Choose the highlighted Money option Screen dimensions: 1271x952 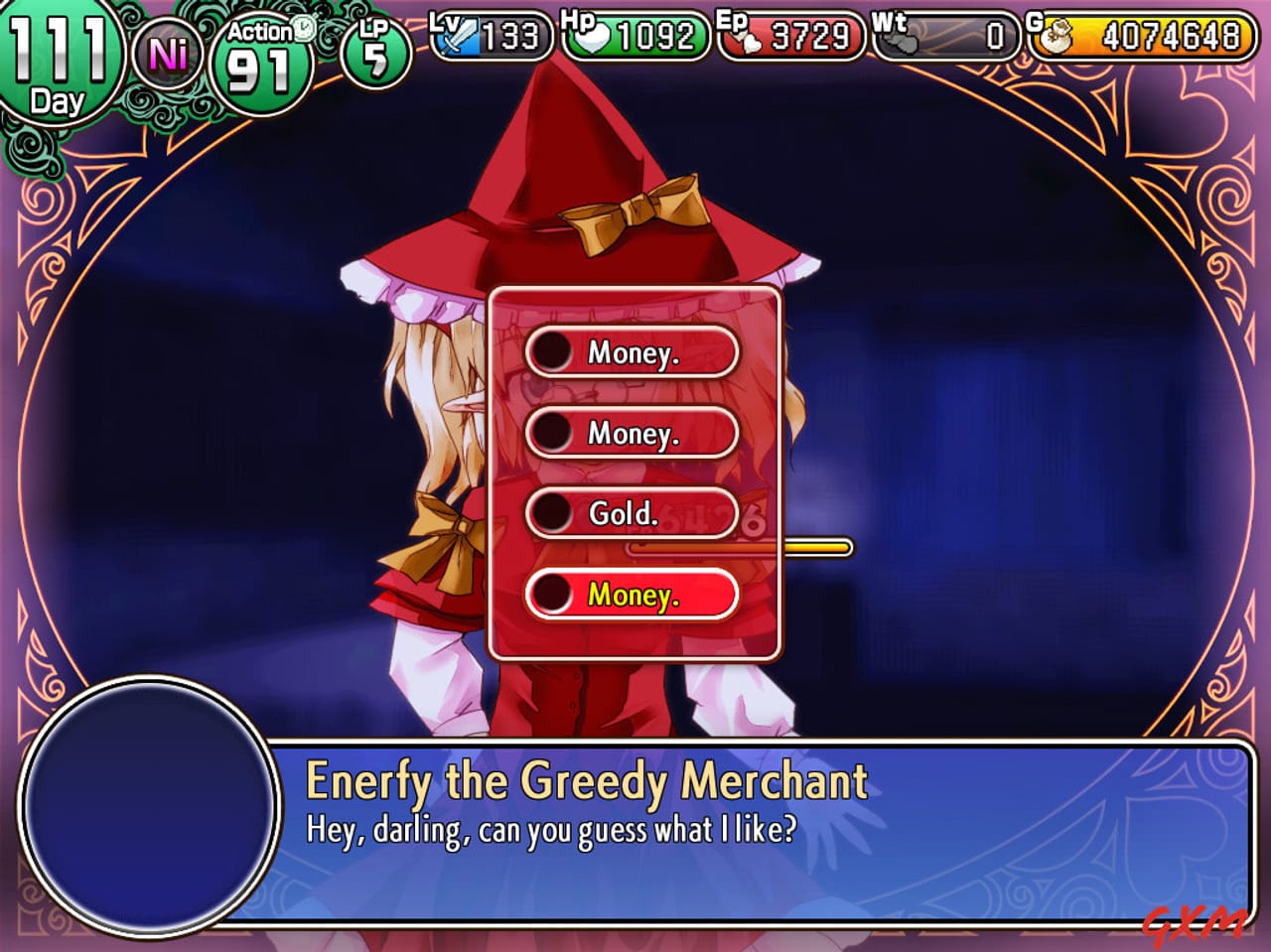[632, 594]
